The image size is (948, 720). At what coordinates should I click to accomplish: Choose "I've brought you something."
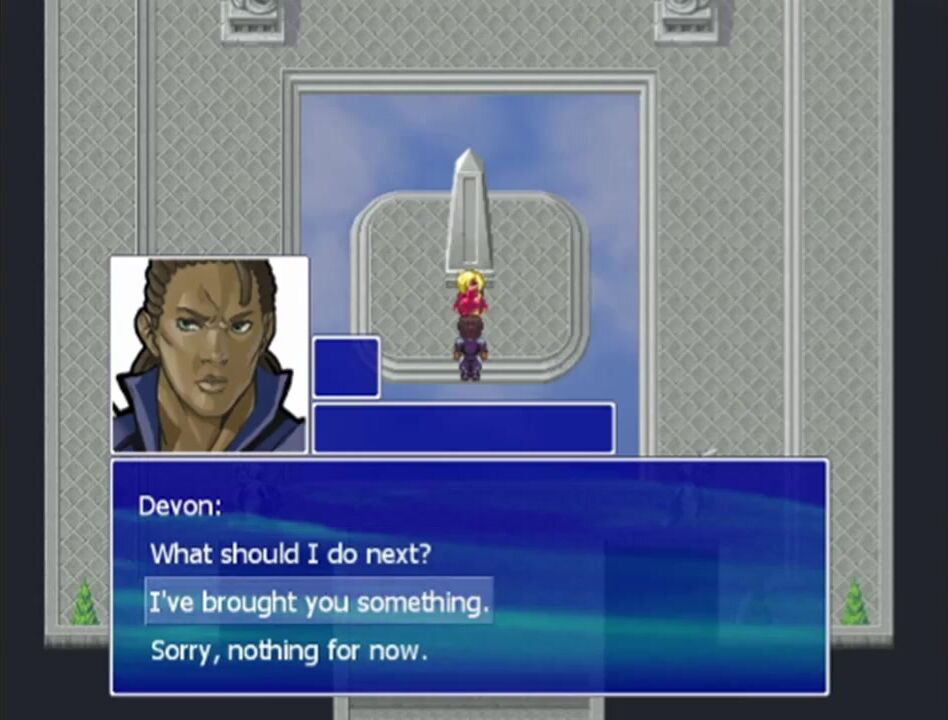point(319,602)
